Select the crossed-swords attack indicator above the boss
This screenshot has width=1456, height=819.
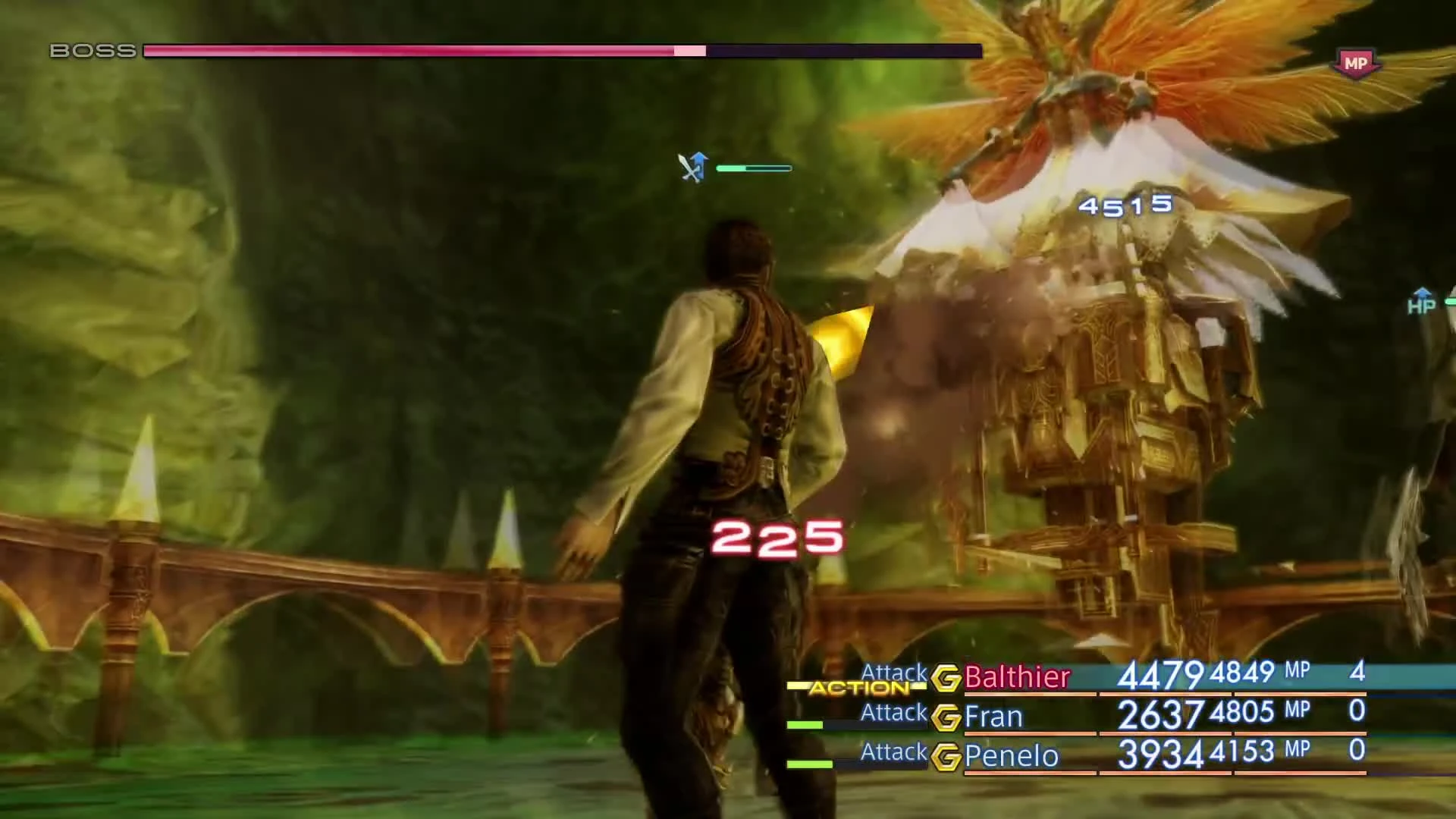[692, 167]
